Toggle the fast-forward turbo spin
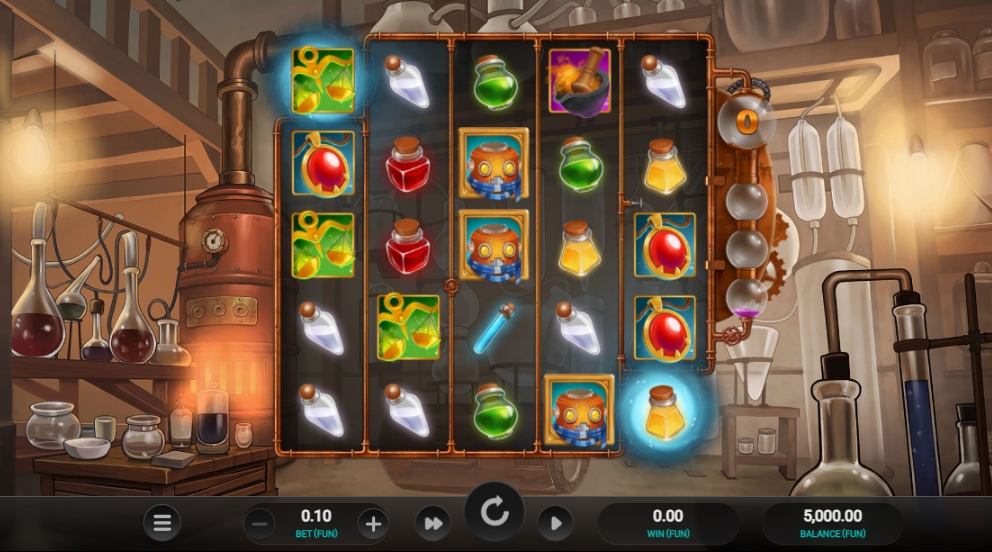992x552 pixels. pos(434,523)
